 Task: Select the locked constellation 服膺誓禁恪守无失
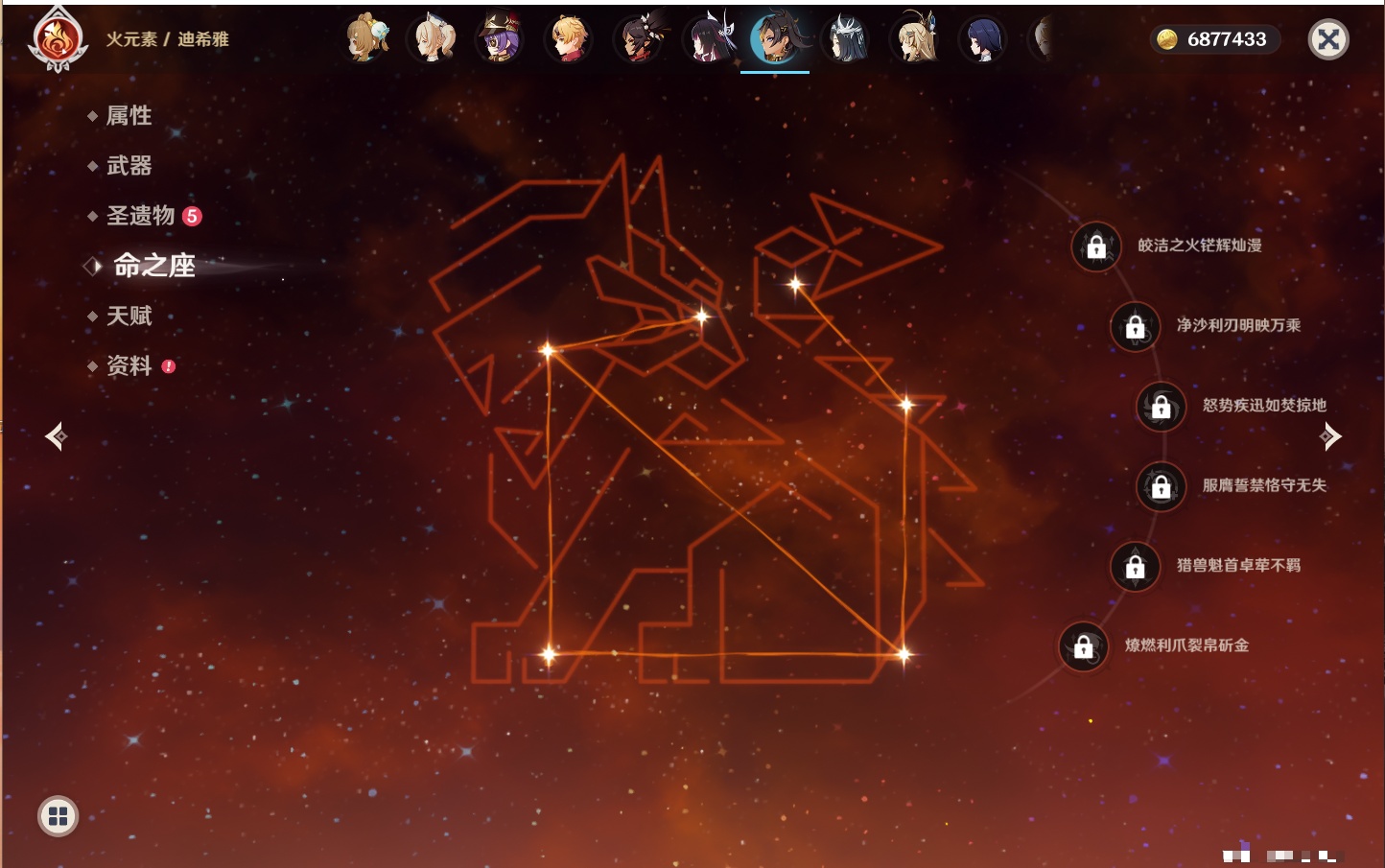[1161, 486]
